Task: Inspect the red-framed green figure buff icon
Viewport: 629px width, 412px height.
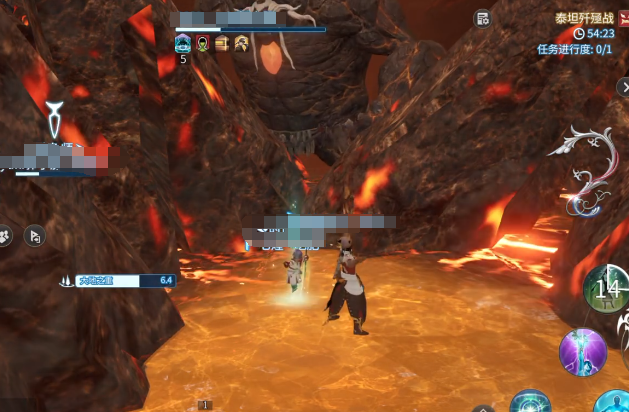Action: click(x=203, y=43)
